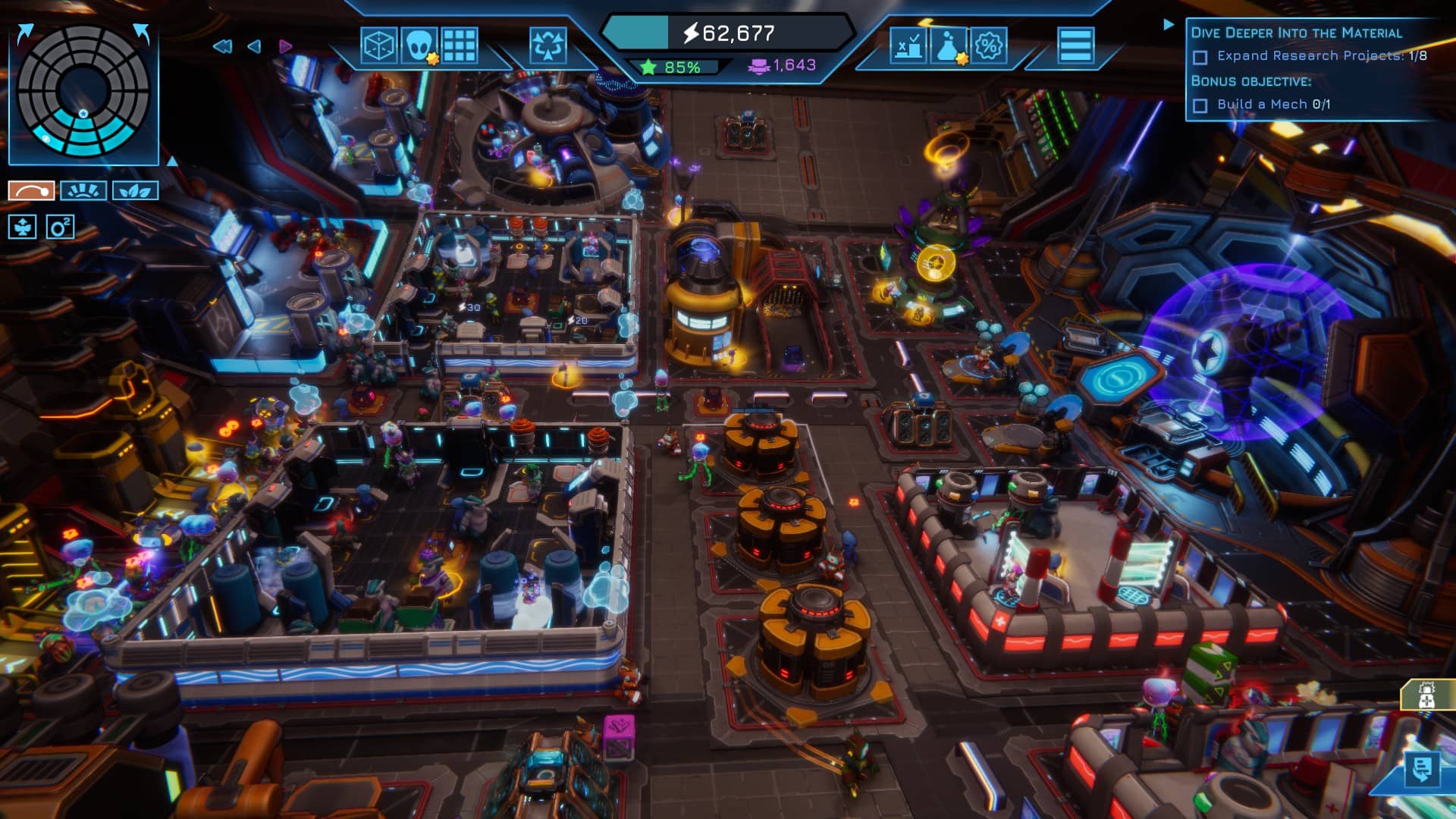Open the alien visitors menu
This screenshot has height=819, width=1456.
pos(419,46)
